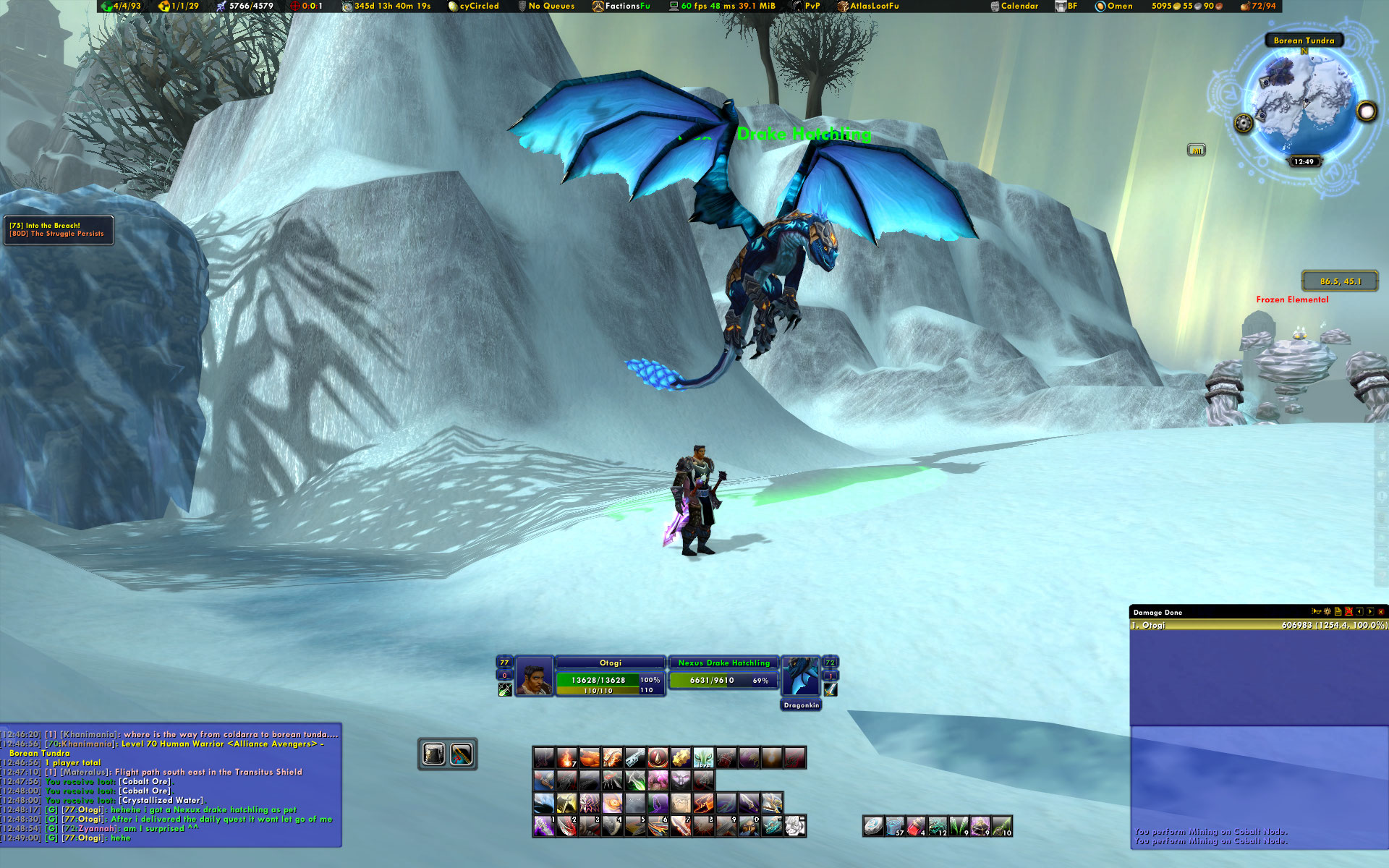
Task: Activate the purple sword ability on slot 1
Action: [x=543, y=826]
